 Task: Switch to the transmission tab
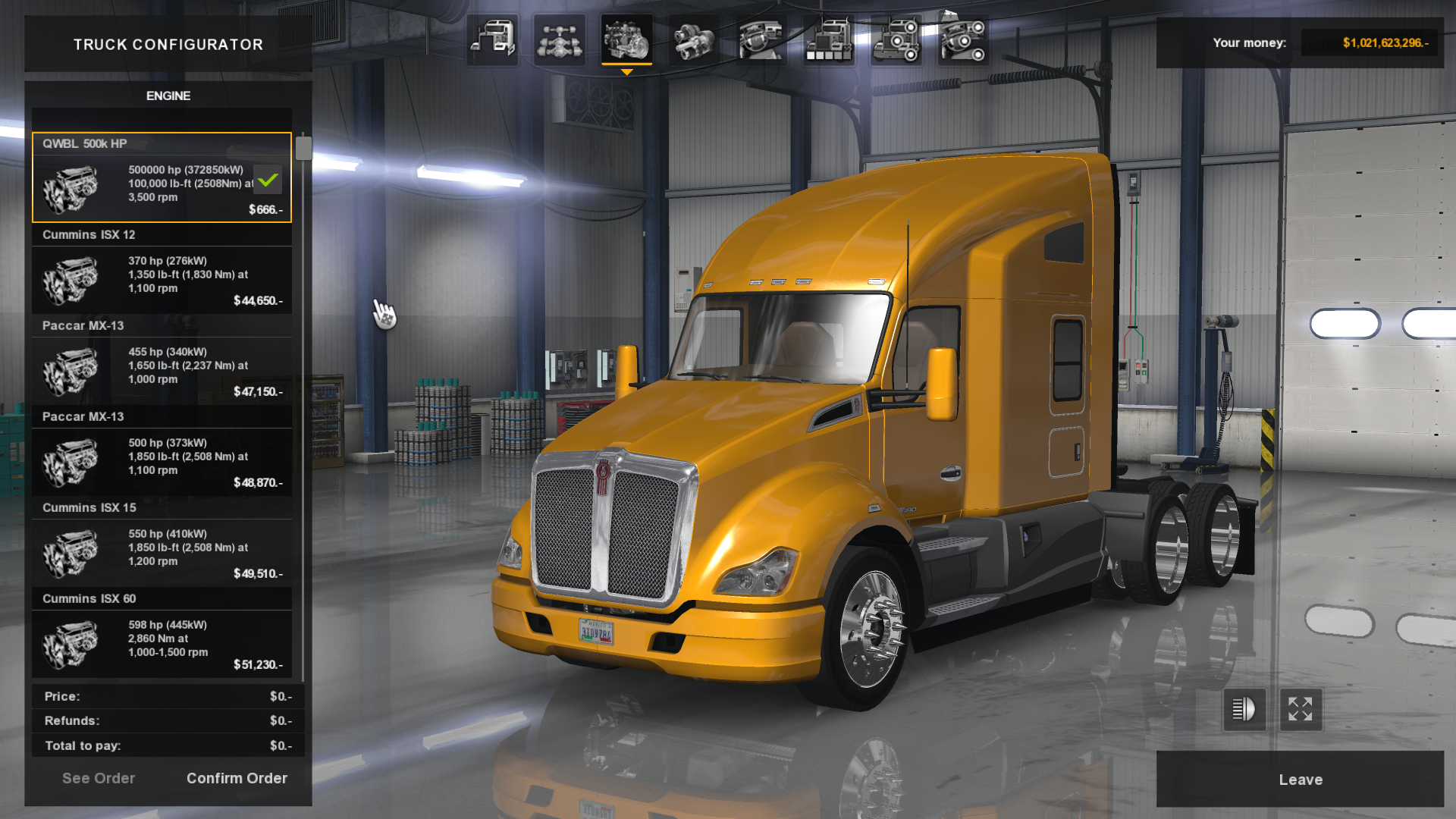click(x=693, y=39)
